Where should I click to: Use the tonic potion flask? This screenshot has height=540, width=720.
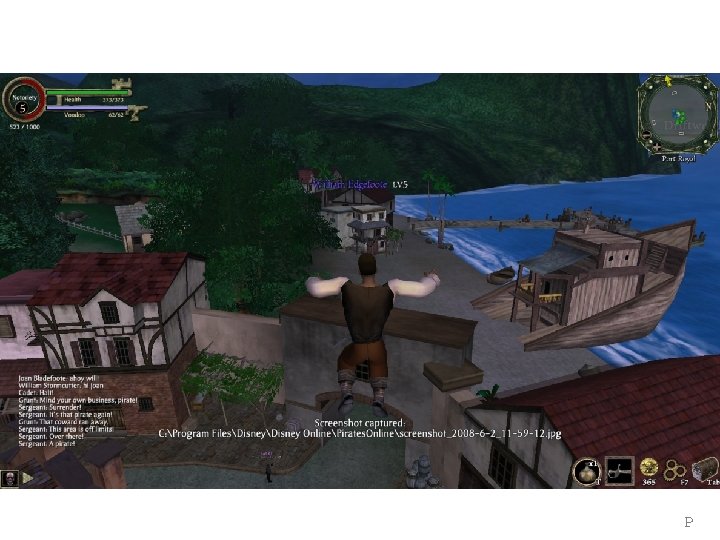[586, 471]
